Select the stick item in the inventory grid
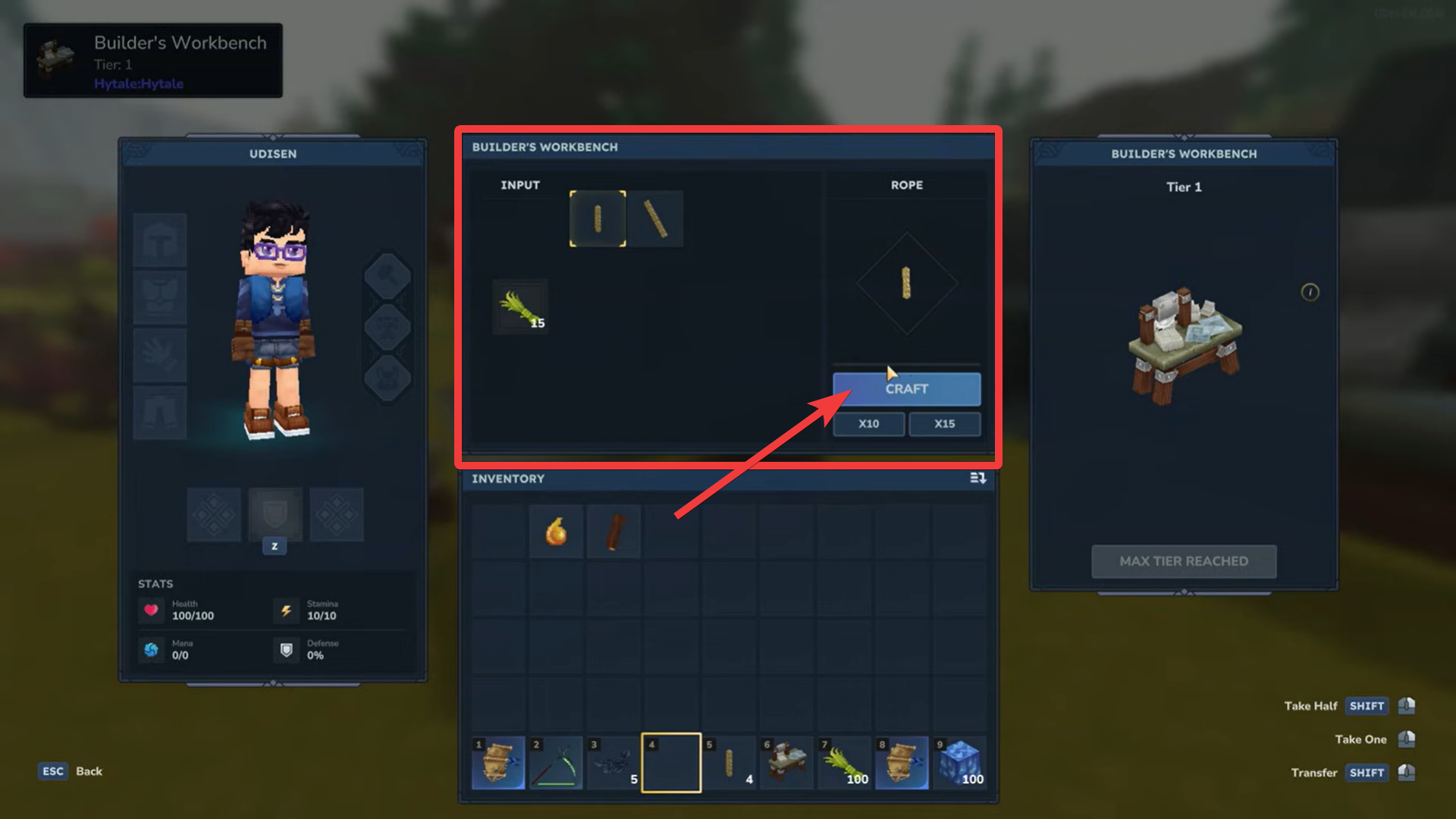Viewport: 1456px width, 819px height. (613, 531)
